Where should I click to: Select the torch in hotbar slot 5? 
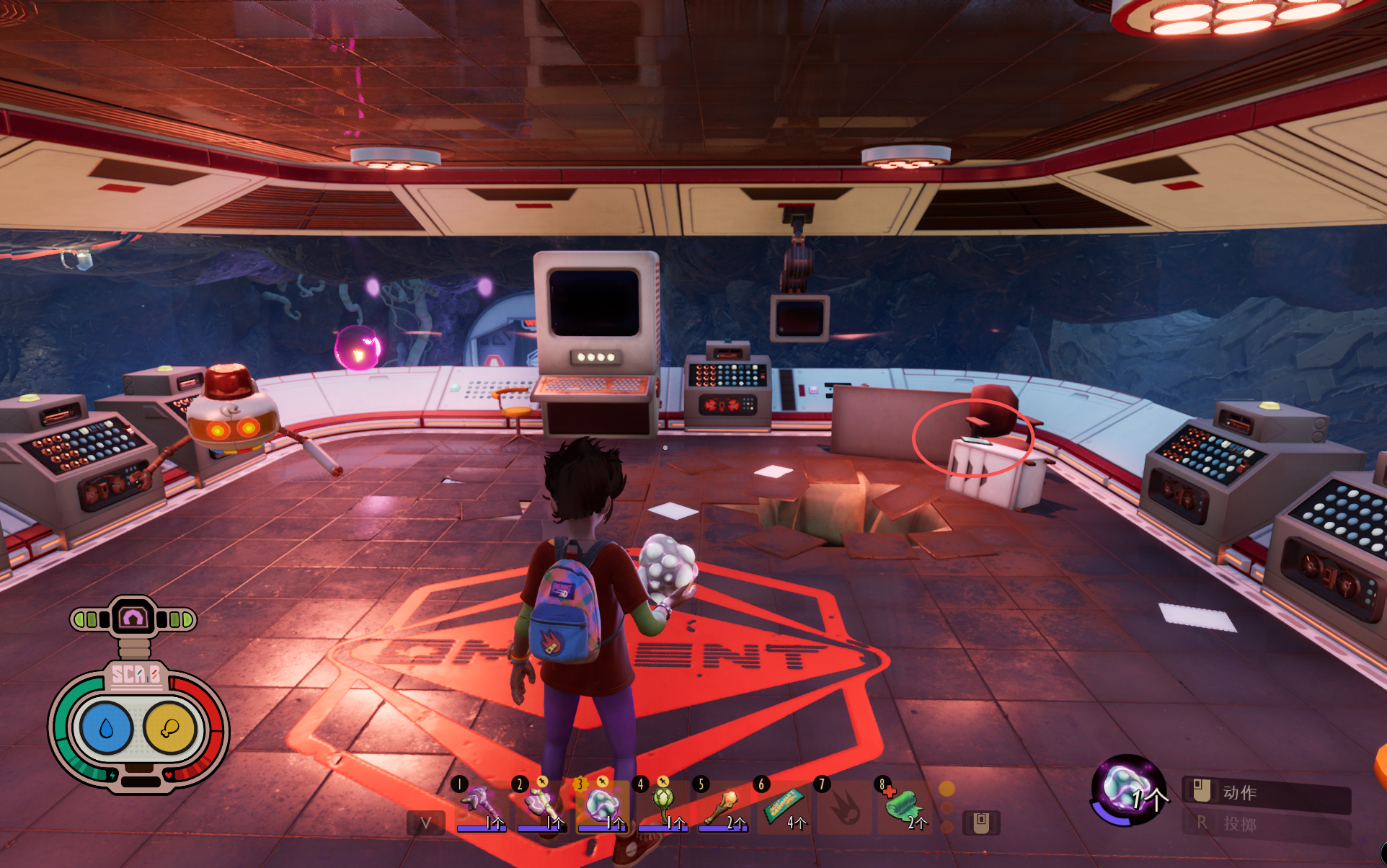[722, 805]
